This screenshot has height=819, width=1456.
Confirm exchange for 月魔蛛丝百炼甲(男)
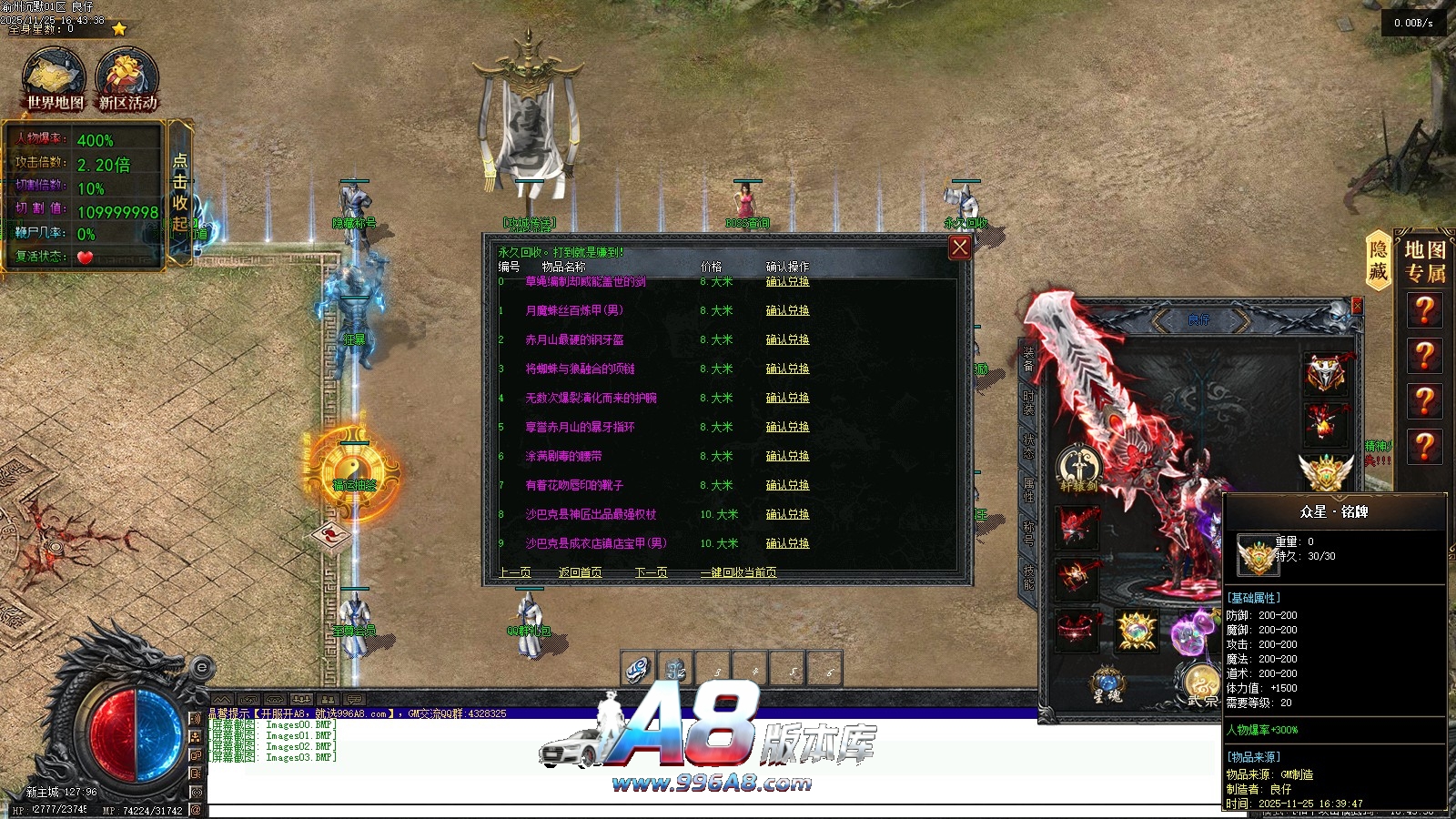(787, 311)
